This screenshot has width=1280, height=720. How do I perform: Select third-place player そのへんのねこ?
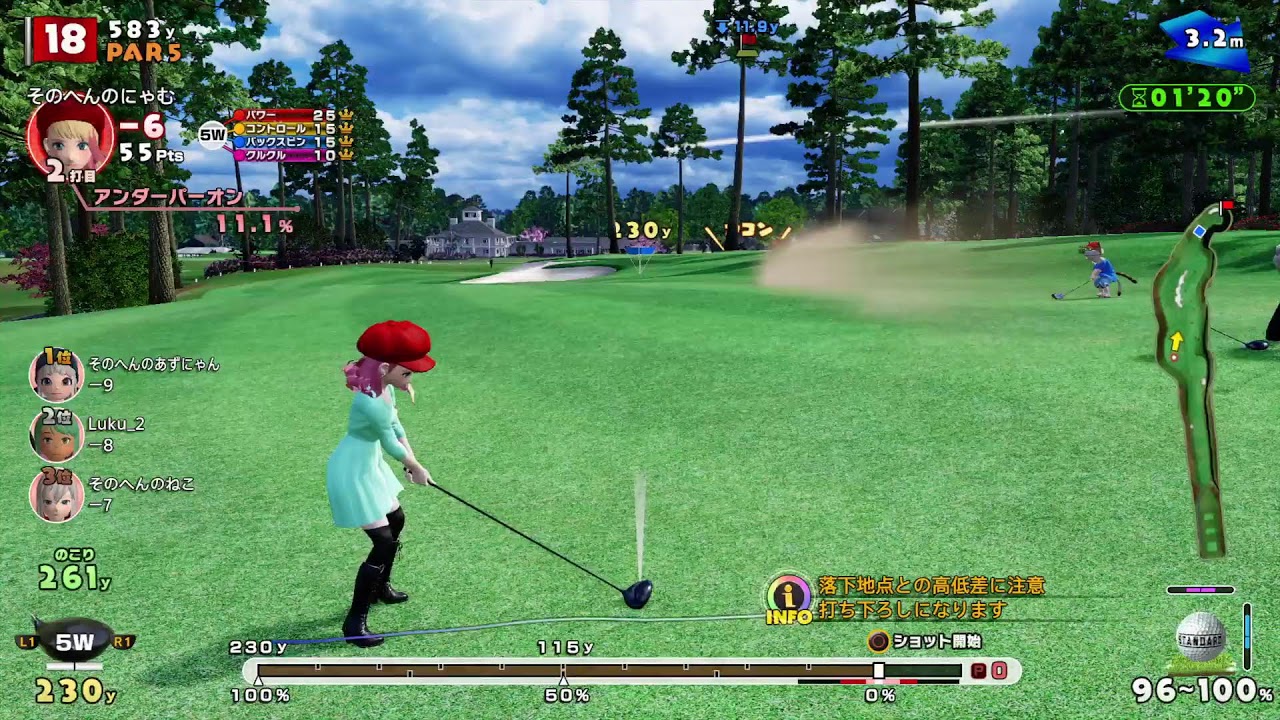tap(56, 494)
